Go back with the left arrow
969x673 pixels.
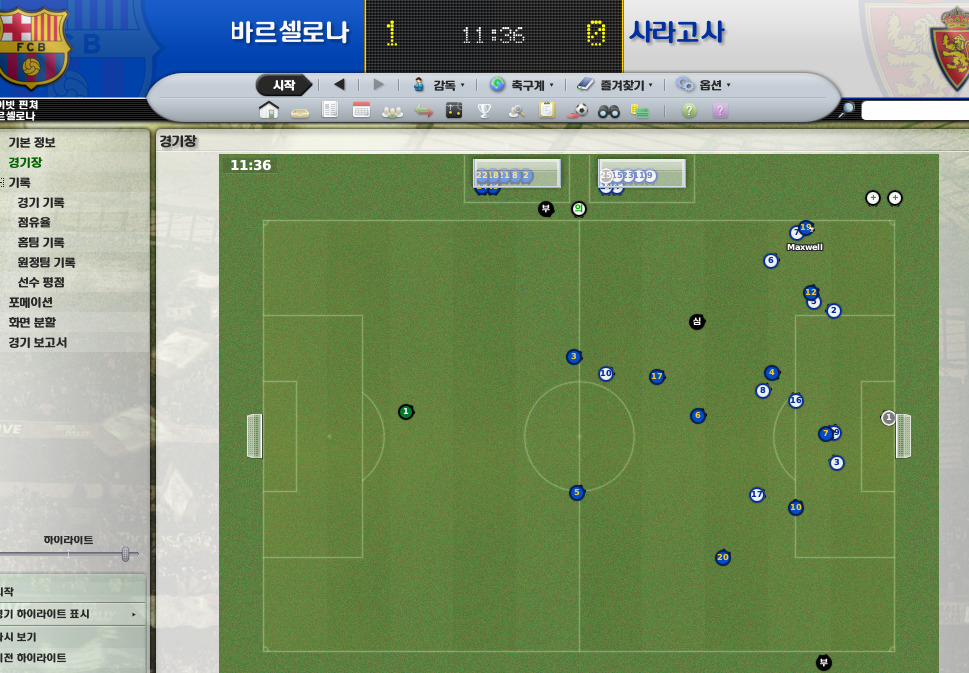click(339, 85)
